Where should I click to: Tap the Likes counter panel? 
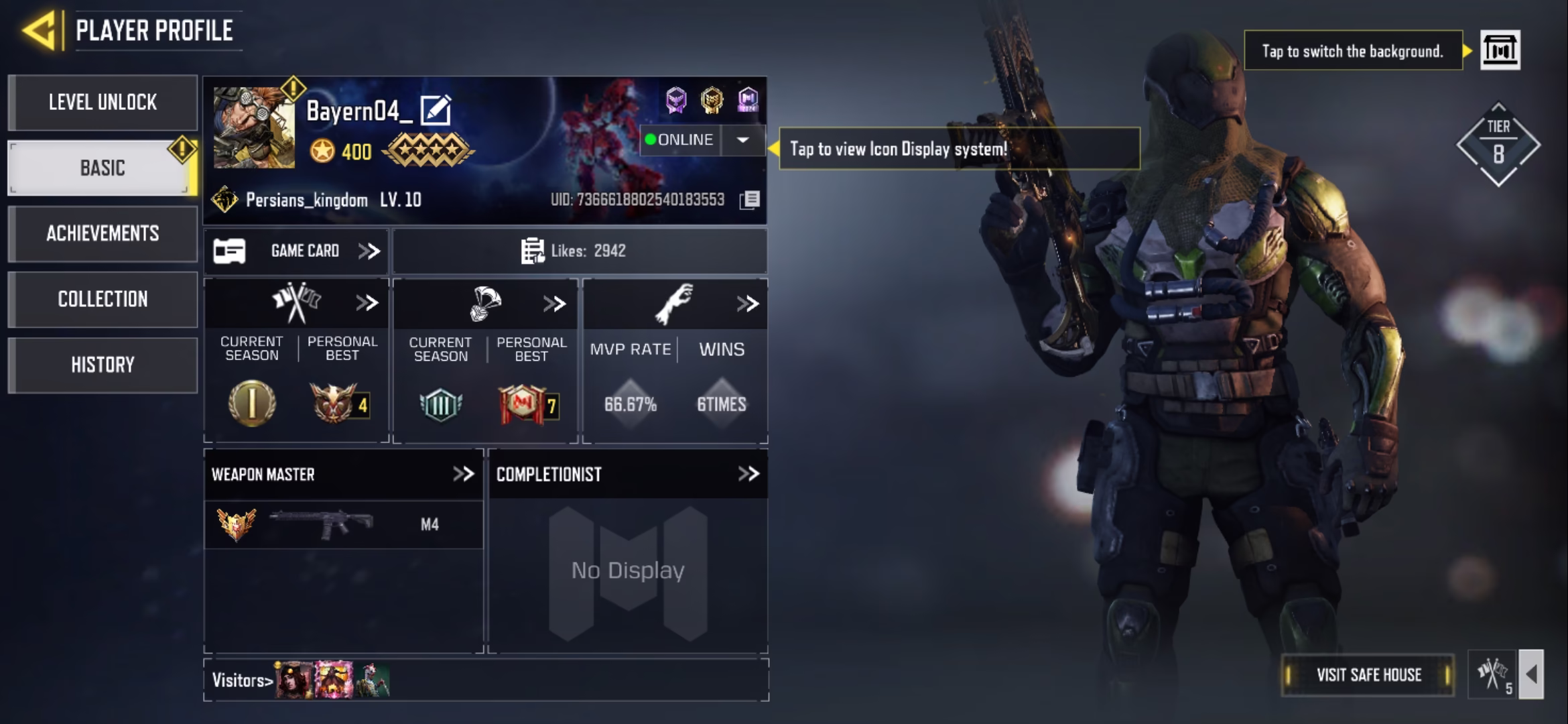coord(580,251)
